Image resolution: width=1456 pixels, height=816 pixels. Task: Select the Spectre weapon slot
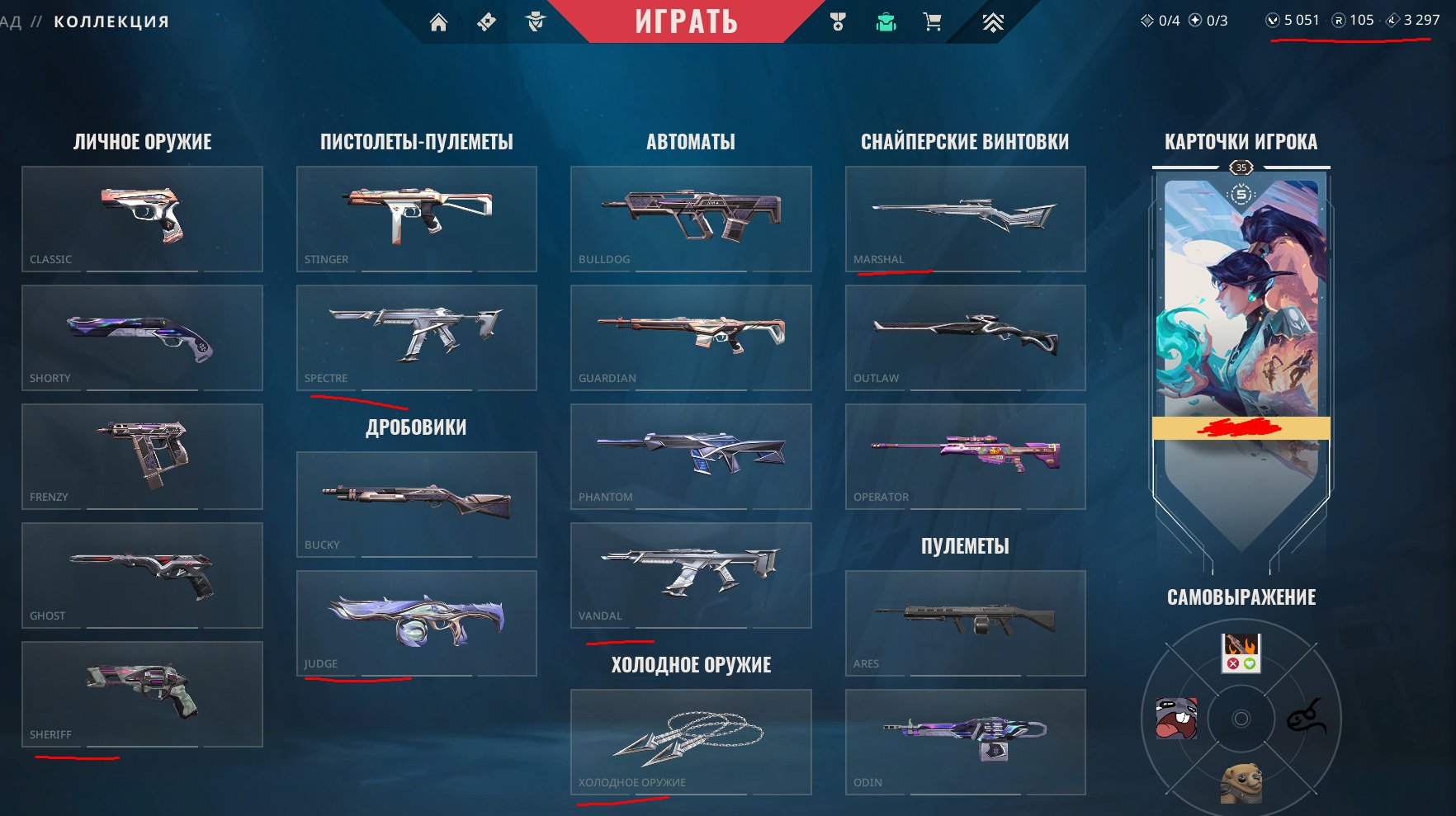pyautogui.click(x=417, y=337)
